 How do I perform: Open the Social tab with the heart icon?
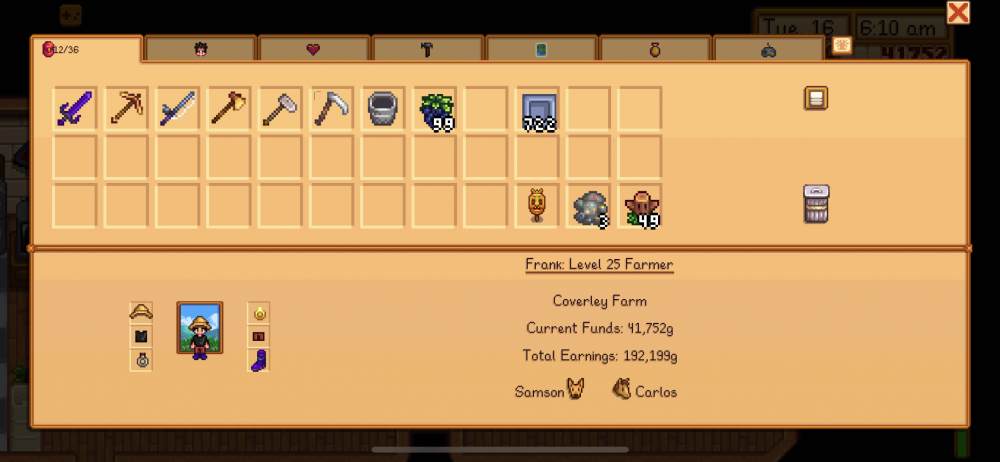tap(313, 49)
